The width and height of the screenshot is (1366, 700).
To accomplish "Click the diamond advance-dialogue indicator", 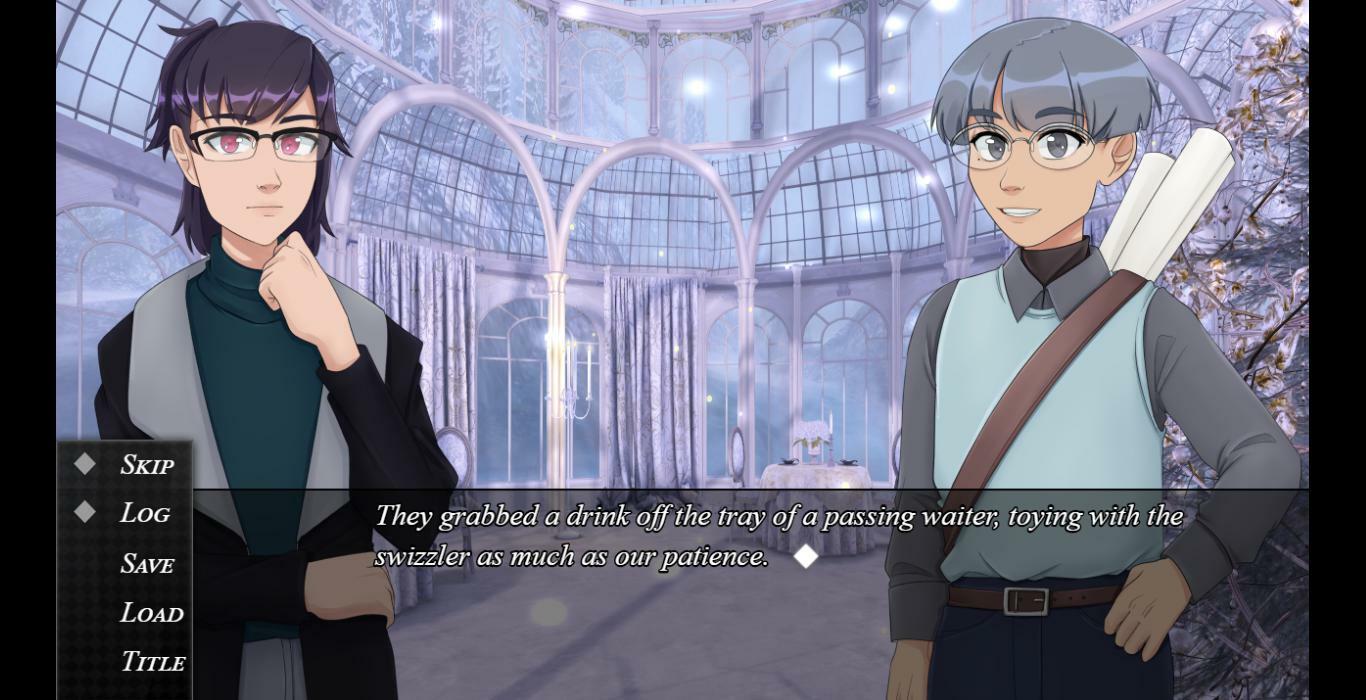I will pos(805,557).
